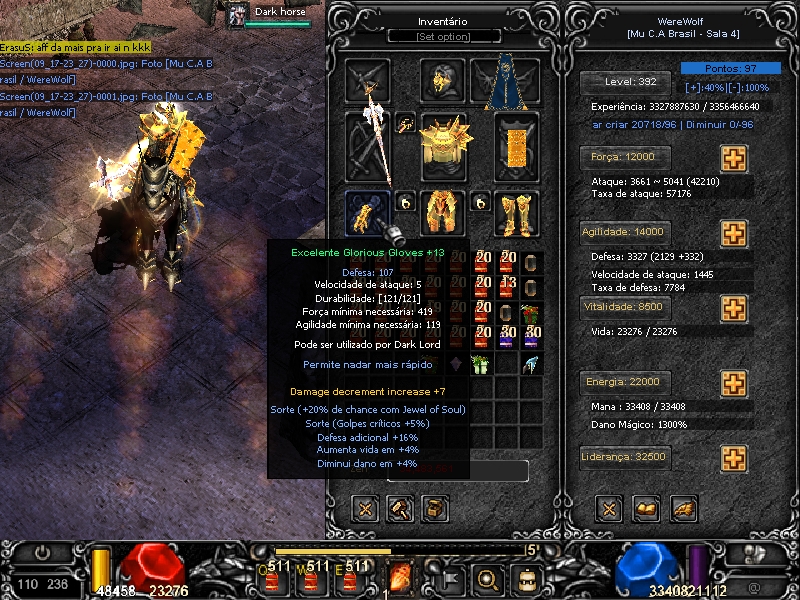This screenshot has width=800, height=600.
Task: Click the hammer button in the inventory
Action: 400,509
